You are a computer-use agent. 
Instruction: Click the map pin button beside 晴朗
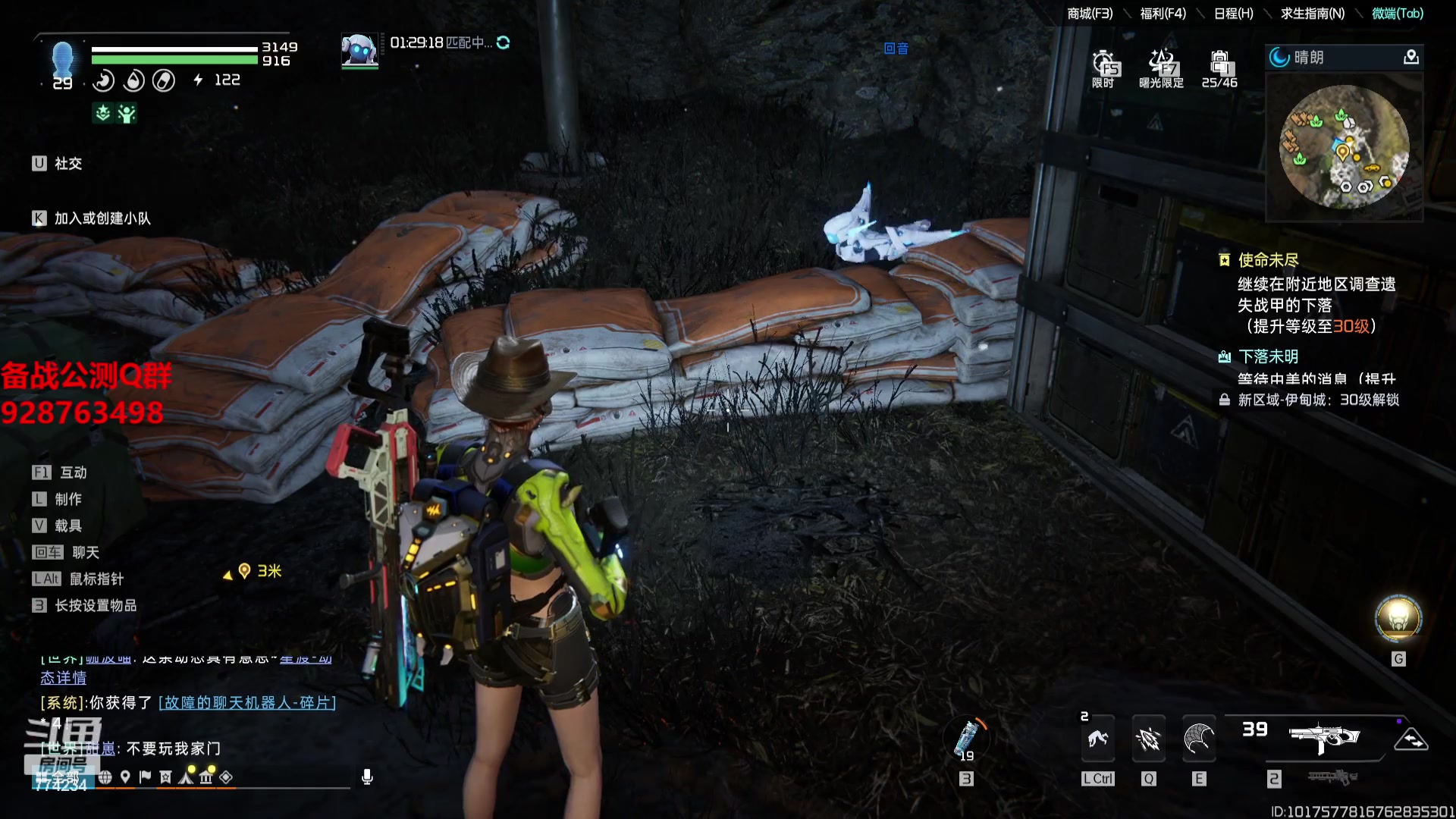tap(1410, 58)
